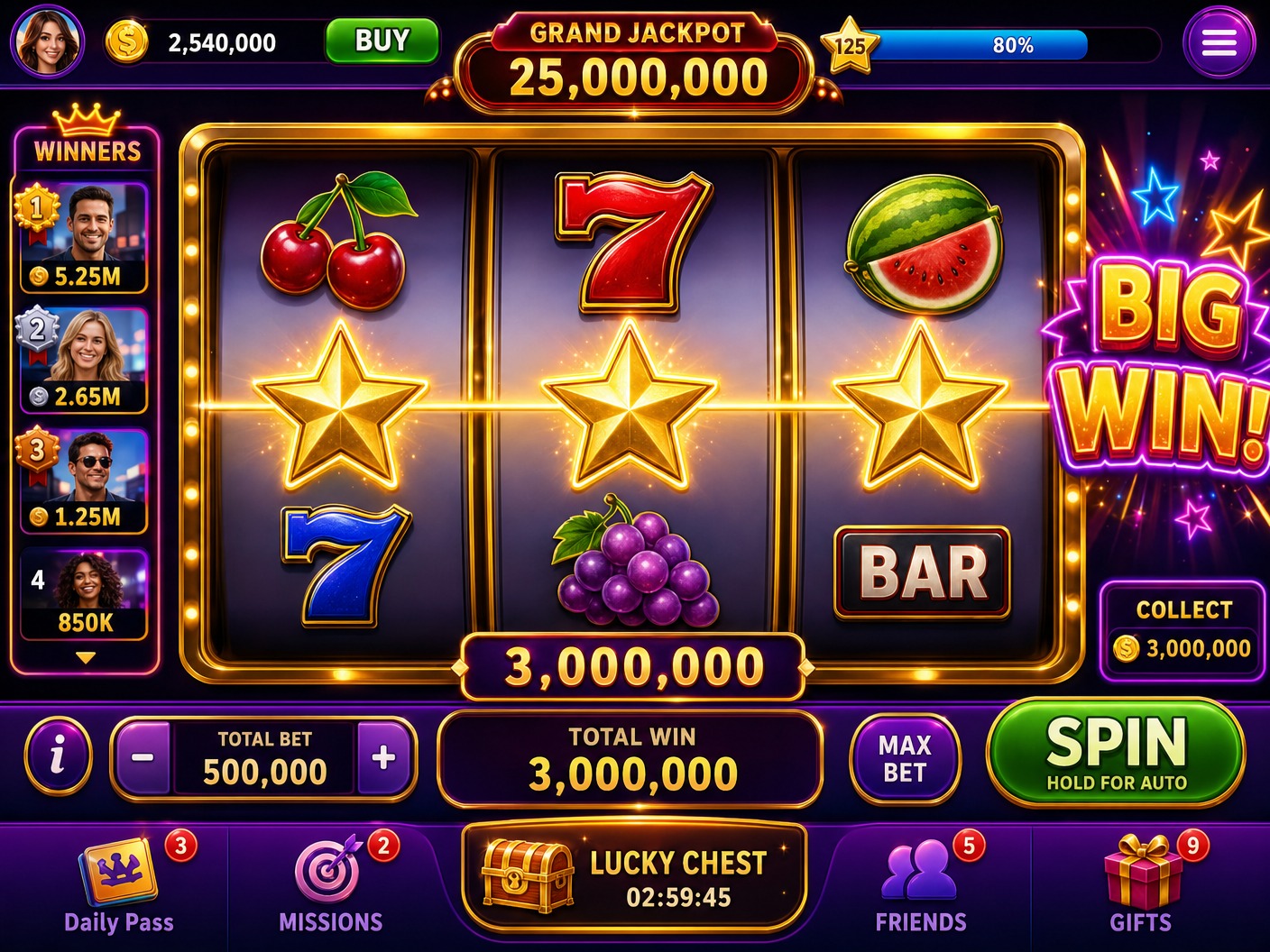
Task: Open the Friends list
Action: pyautogui.click(x=918, y=870)
